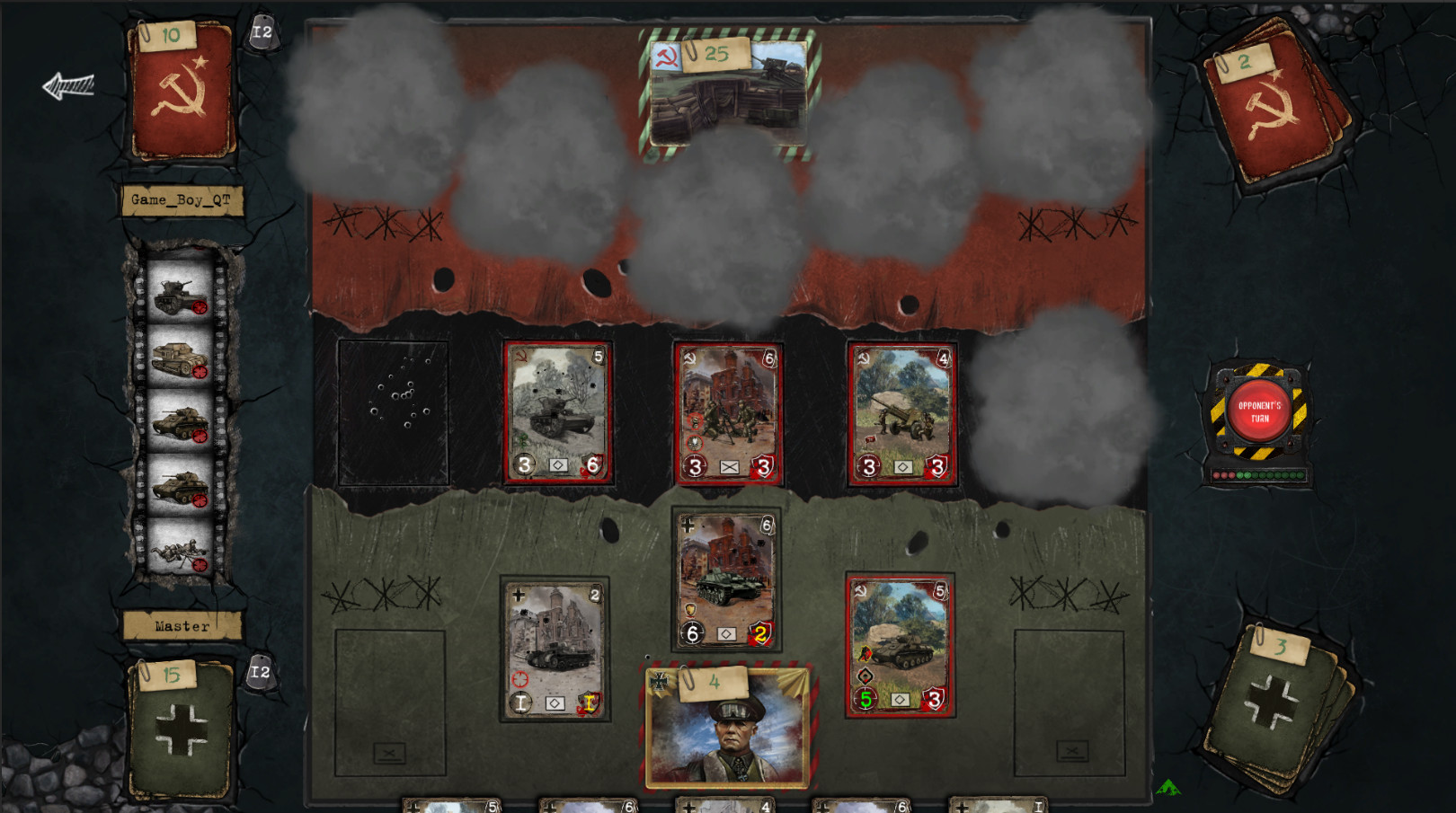Select the white arrow icon at top left
Viewport: 1456px width, 813px height.
70,84
